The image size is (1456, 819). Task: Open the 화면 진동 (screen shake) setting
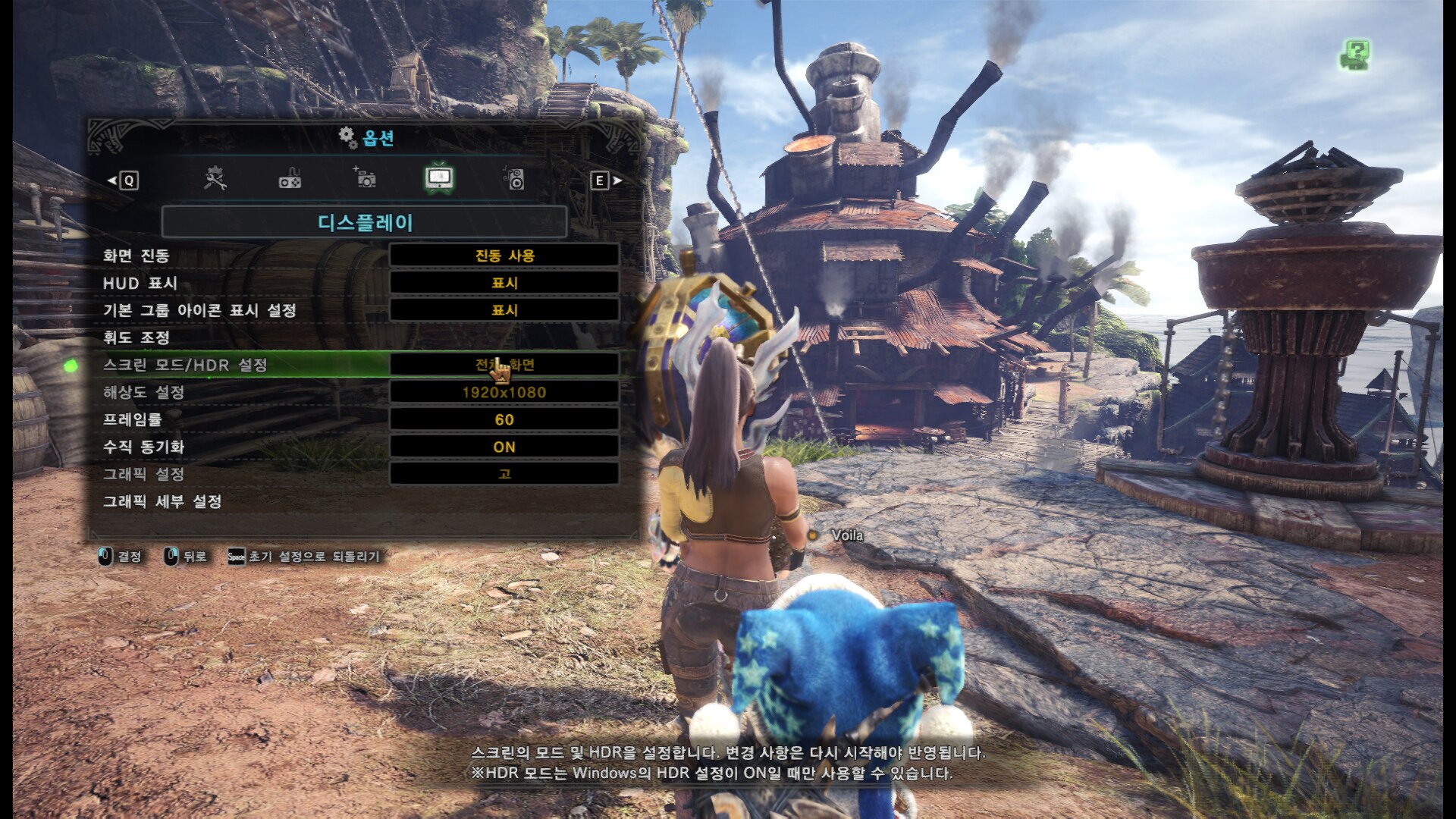[x=504, y=256]
